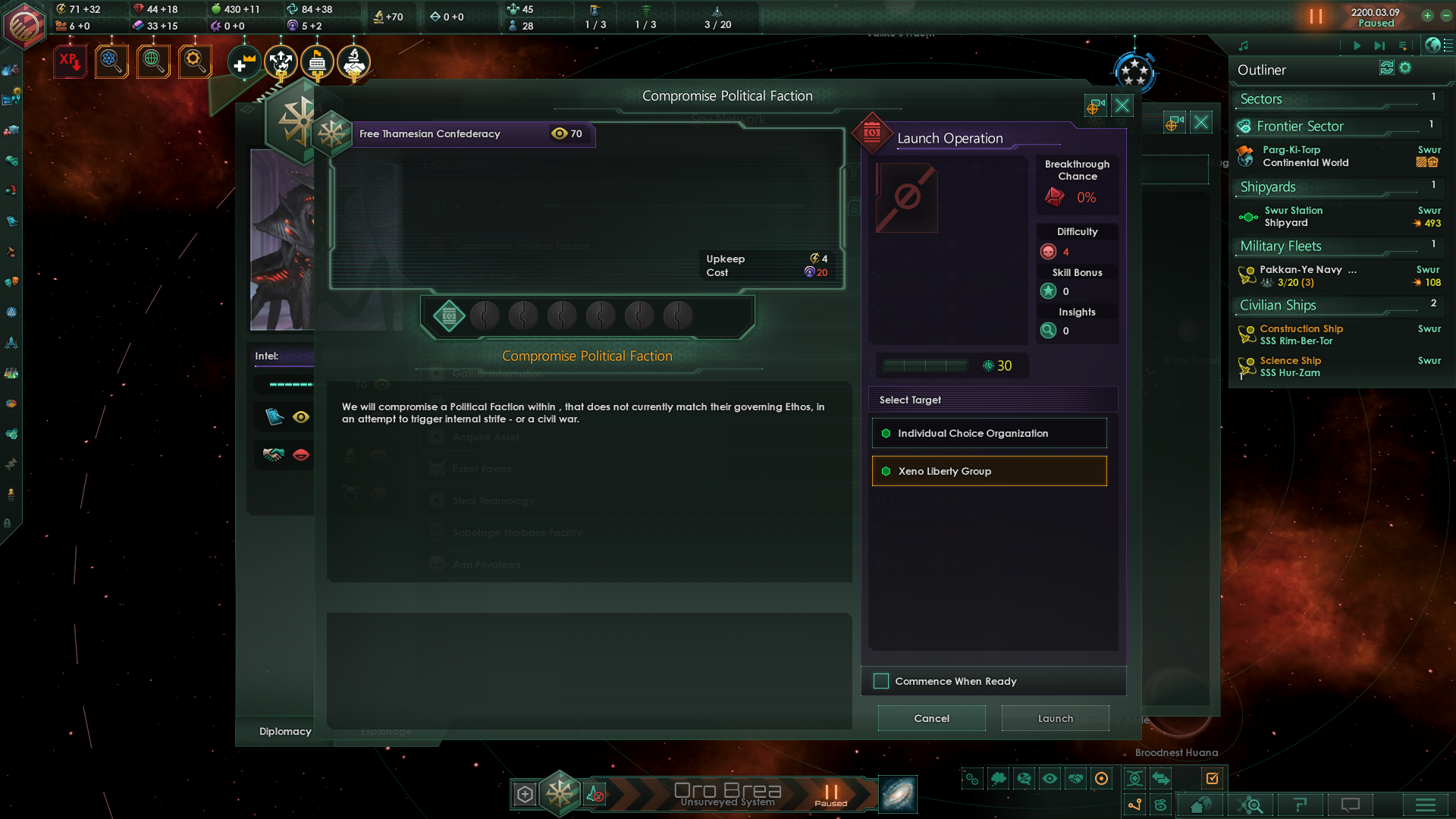
Task: Select the Individual Choice Organization target
Action: 989,433
